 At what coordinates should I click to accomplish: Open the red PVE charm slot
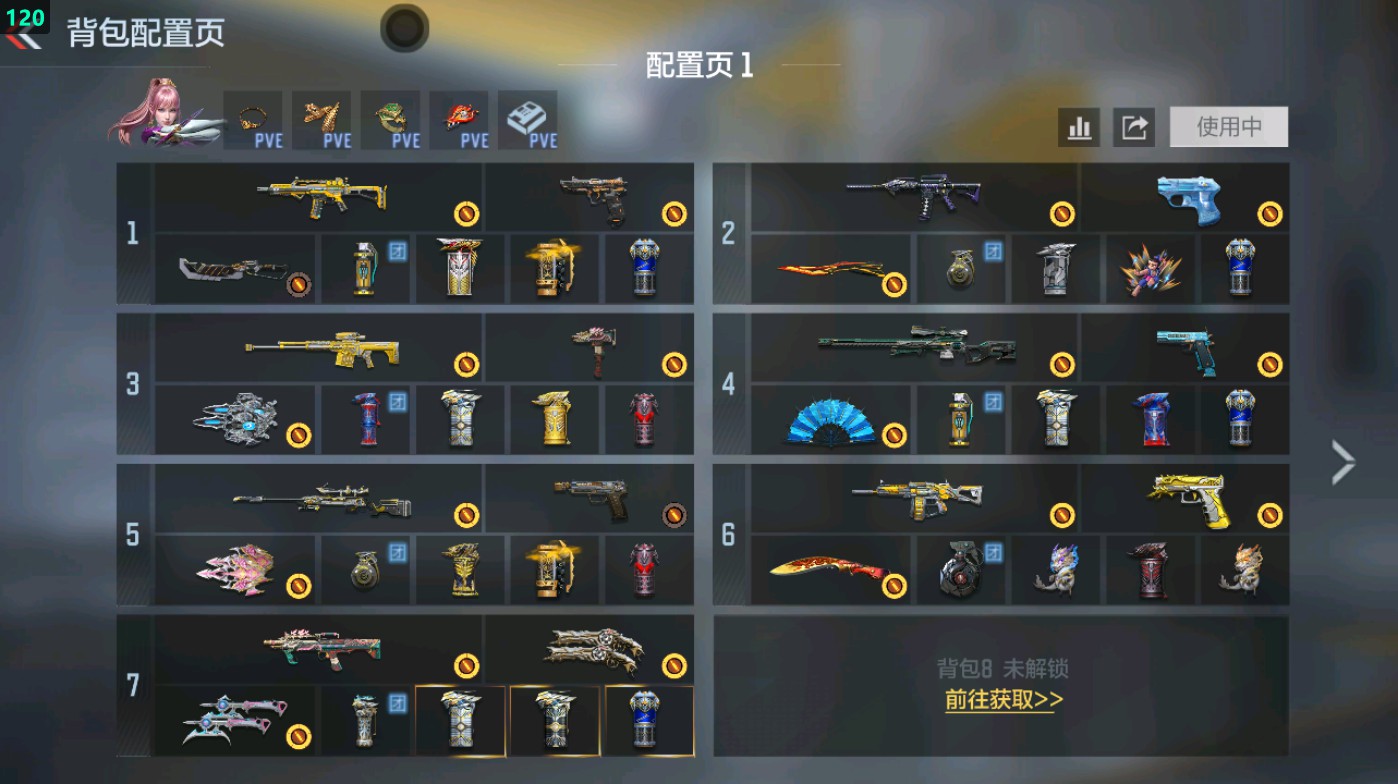coord(458,120)
